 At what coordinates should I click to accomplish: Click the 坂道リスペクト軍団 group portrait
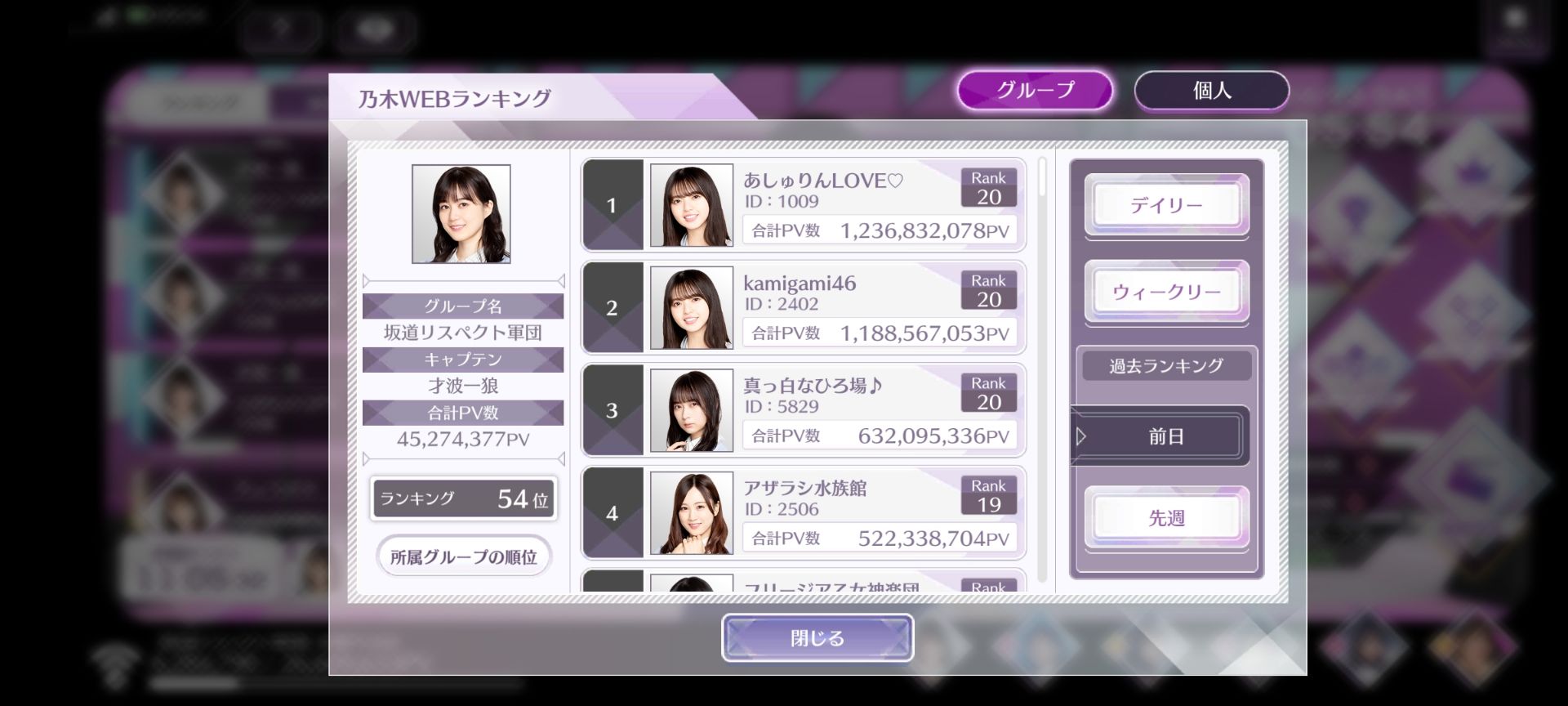pos(461,214)
